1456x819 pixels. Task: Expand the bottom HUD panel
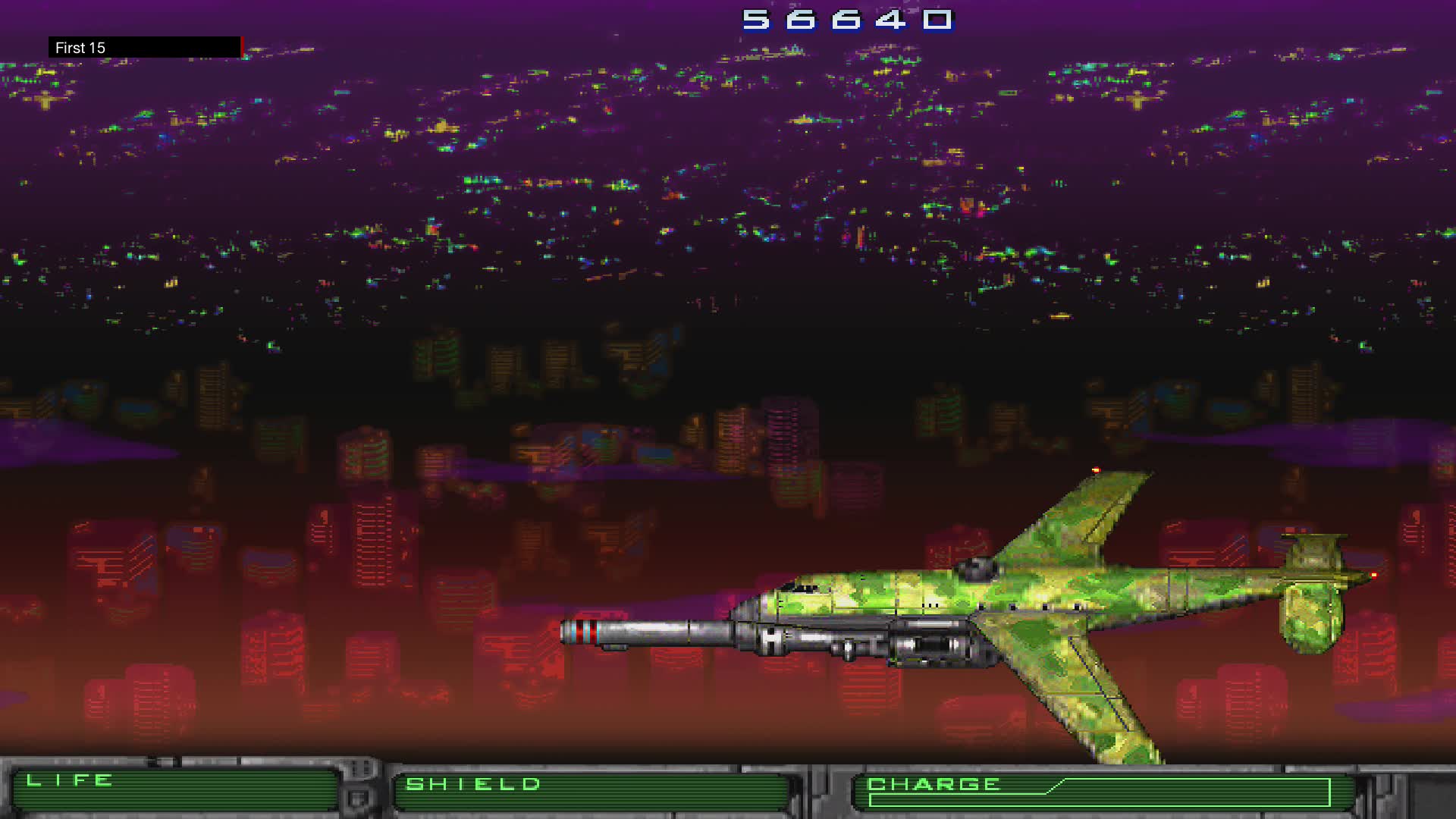pos(728,789)
